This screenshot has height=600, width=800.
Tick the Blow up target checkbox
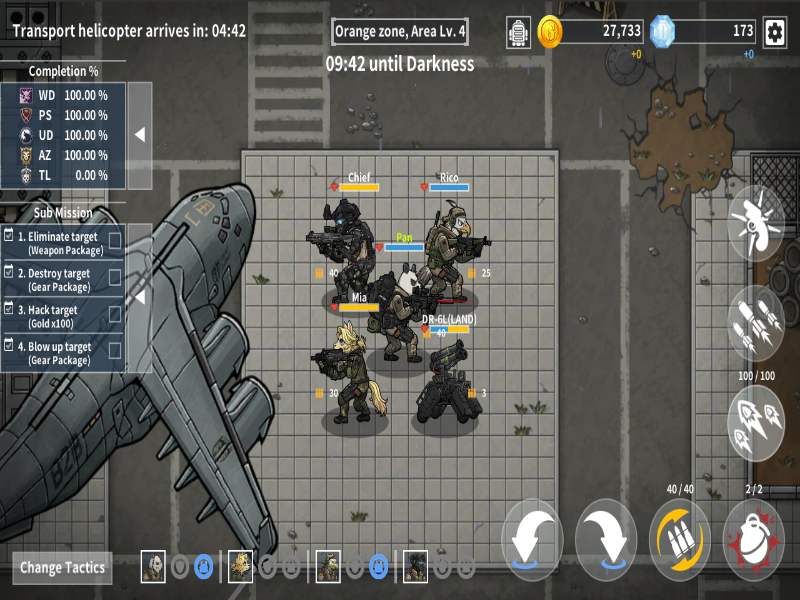click(x=115, y=351)
